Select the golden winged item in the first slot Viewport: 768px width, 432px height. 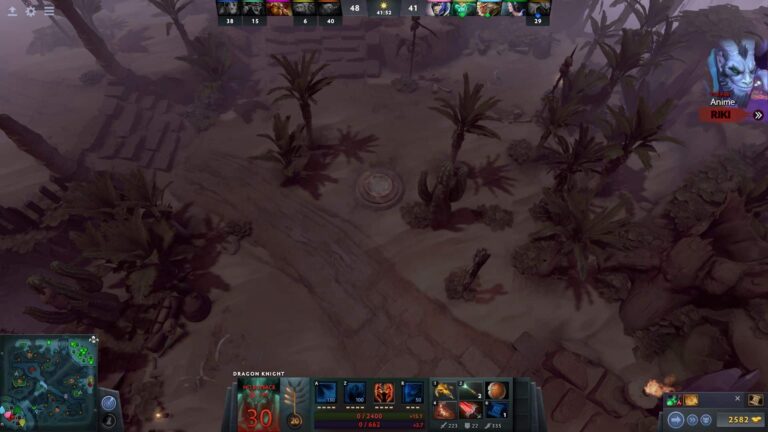[x=445, y=390]
